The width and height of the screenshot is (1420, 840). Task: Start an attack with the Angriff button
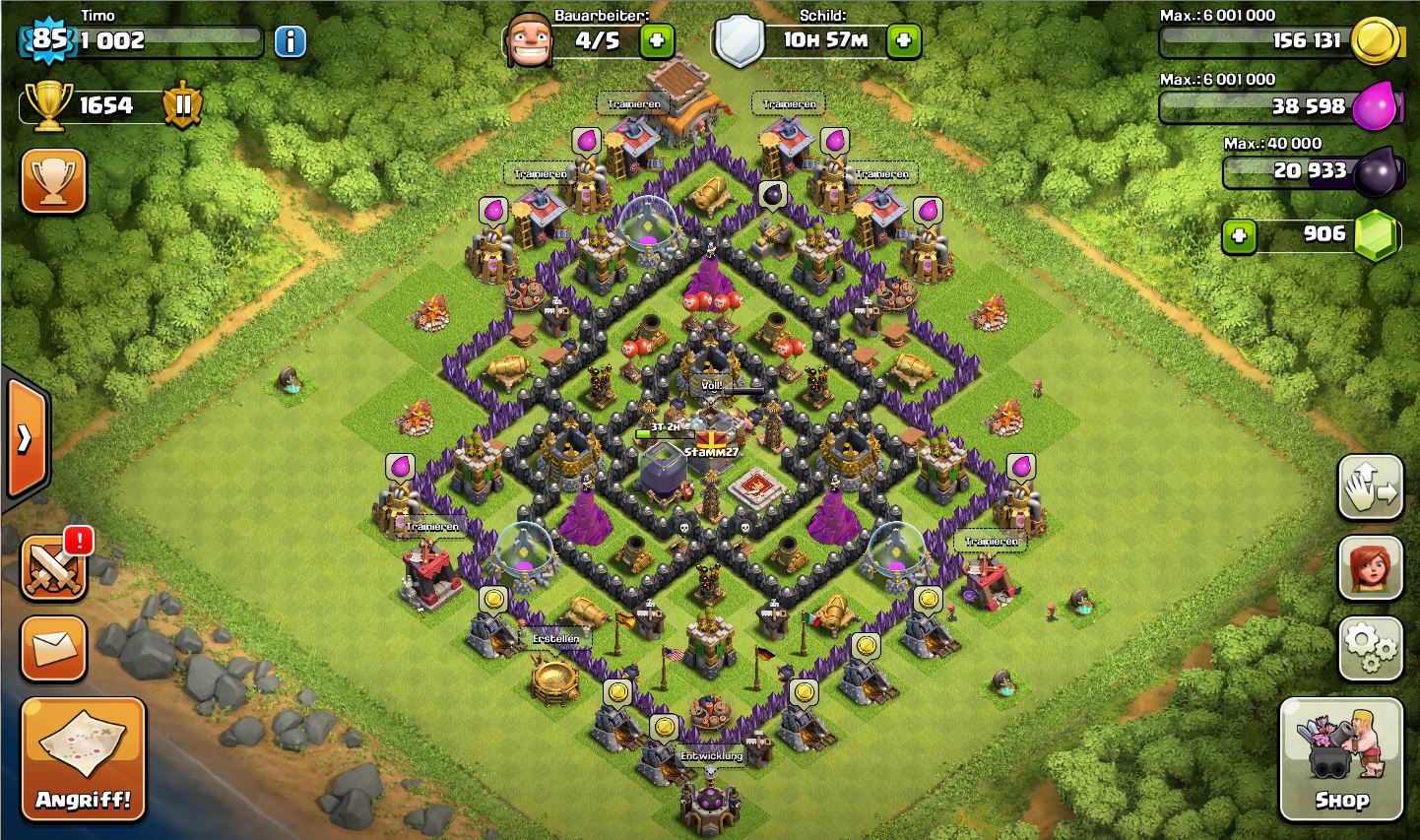click(x=83, y=758)
